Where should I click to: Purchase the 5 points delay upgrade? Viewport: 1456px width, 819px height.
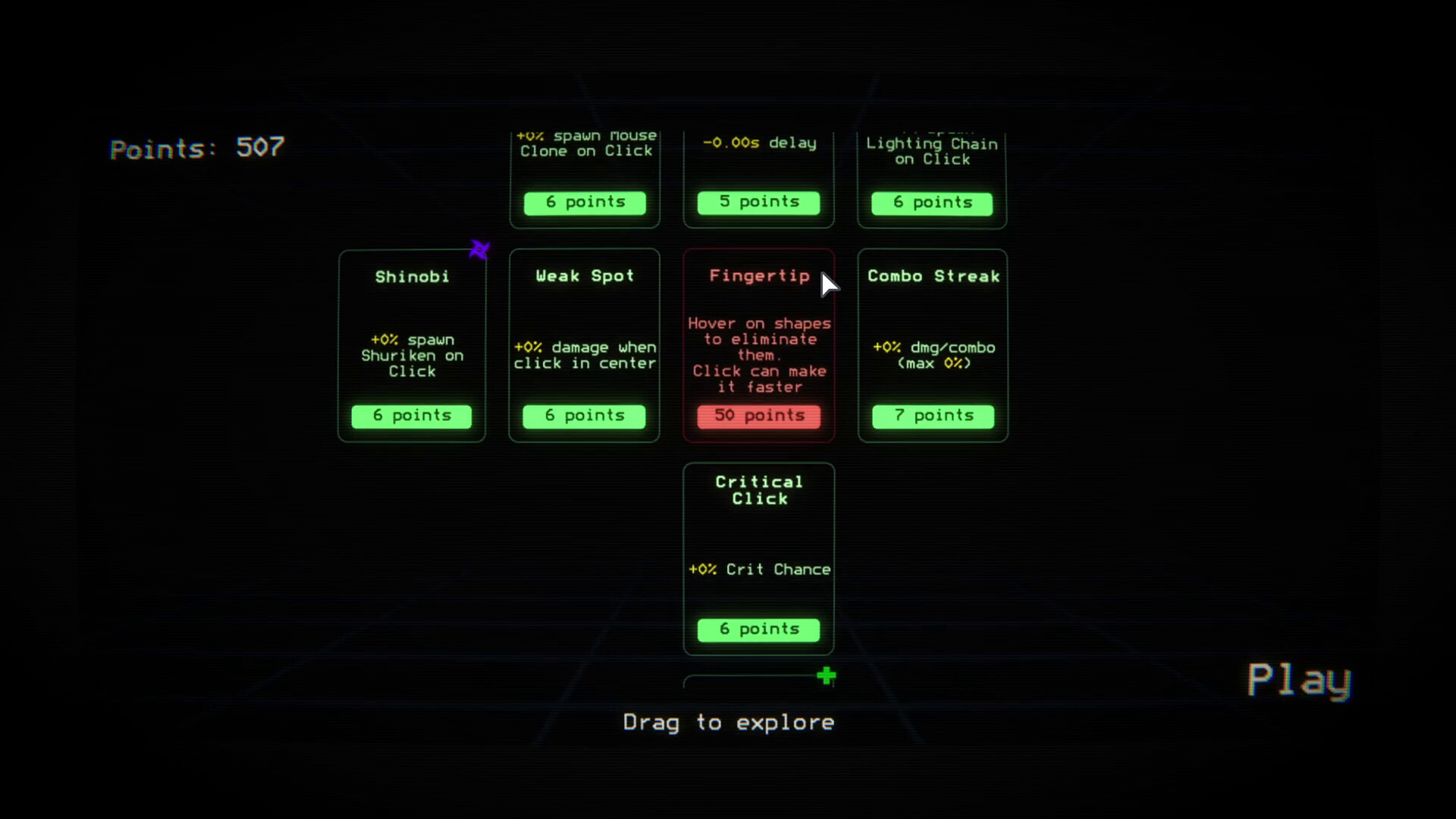click(758, 202)
